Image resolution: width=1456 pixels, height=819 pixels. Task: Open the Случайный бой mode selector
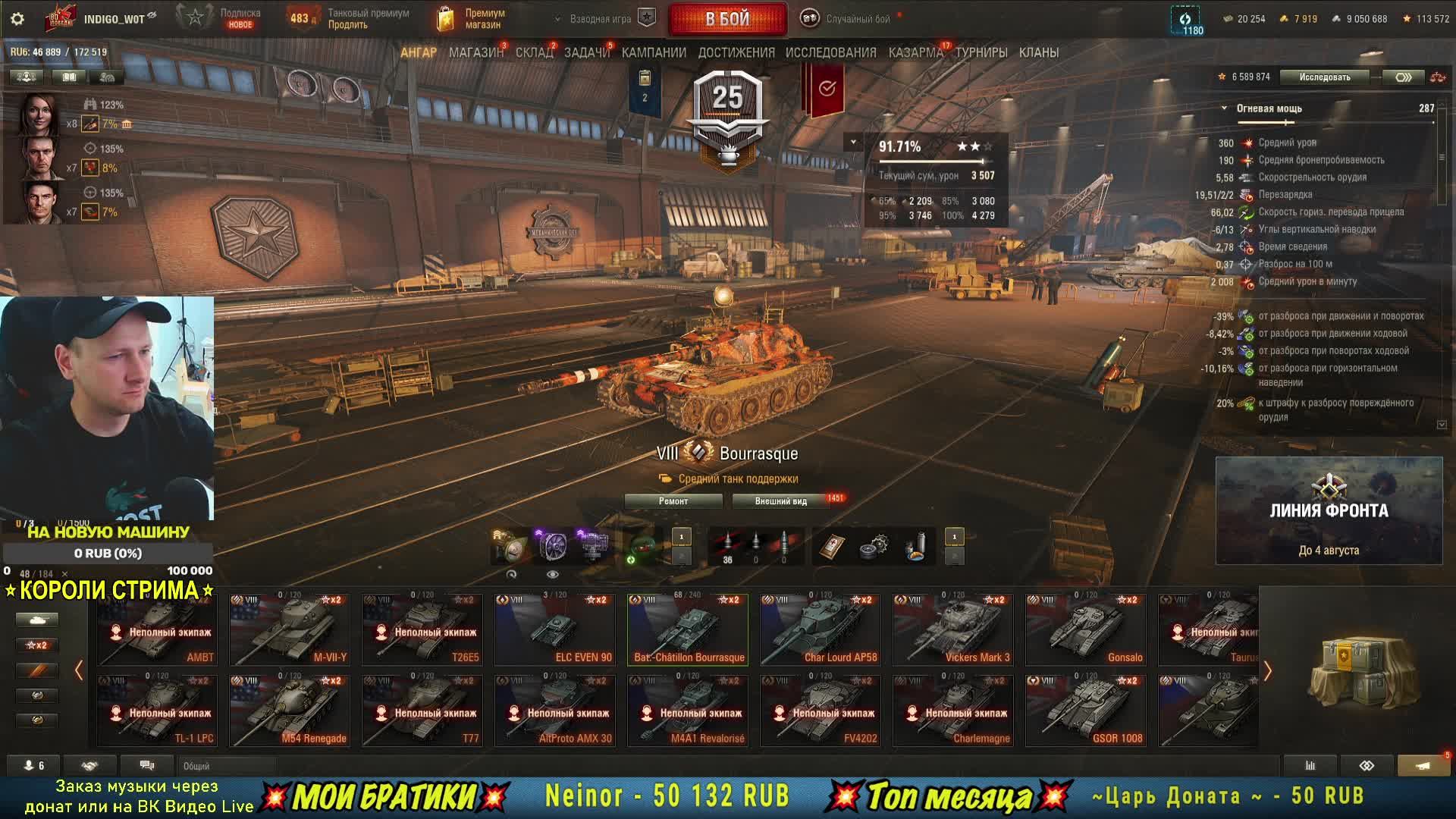849,19
